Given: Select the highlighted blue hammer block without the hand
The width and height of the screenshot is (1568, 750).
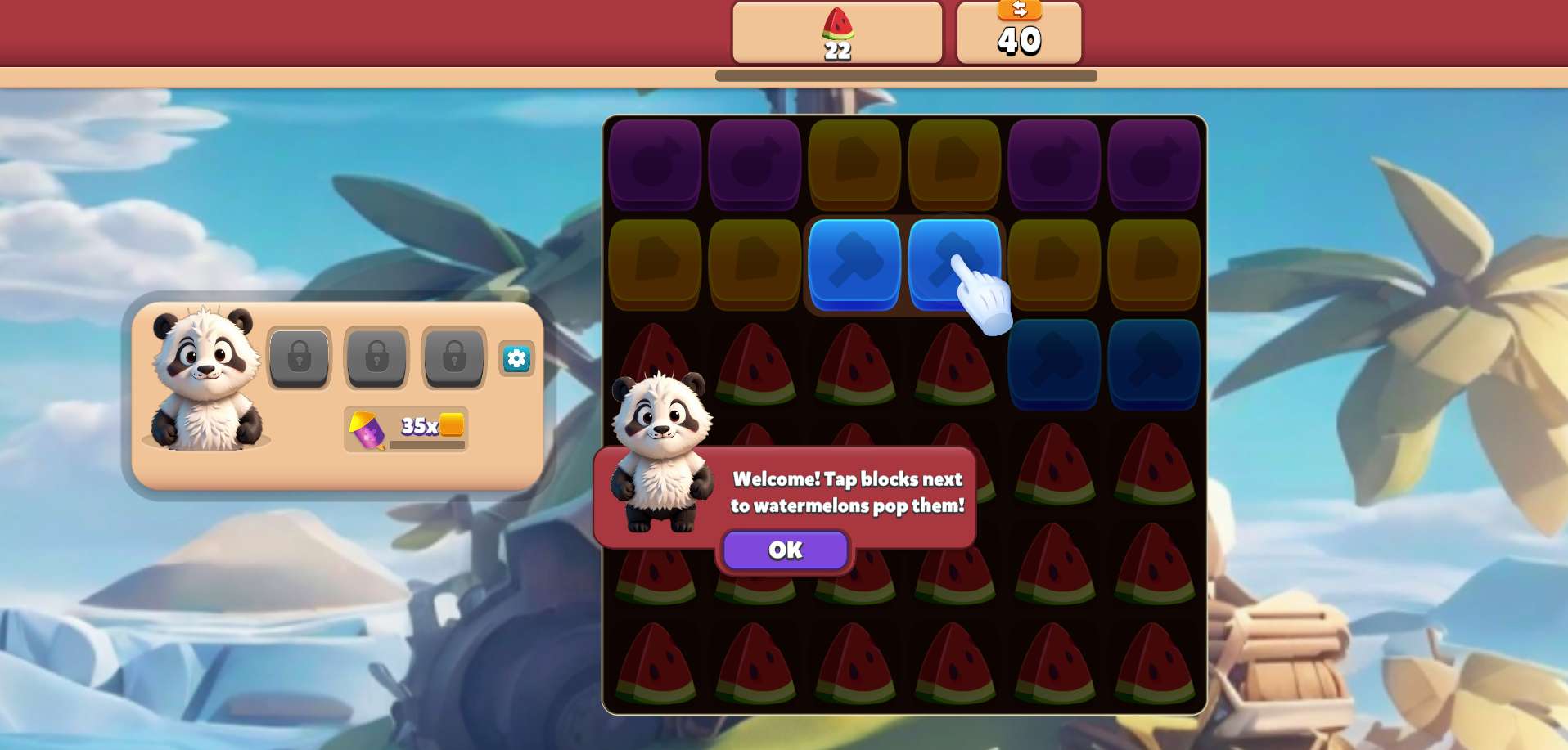Looking at the screenshot, I should tap(854, 263).
